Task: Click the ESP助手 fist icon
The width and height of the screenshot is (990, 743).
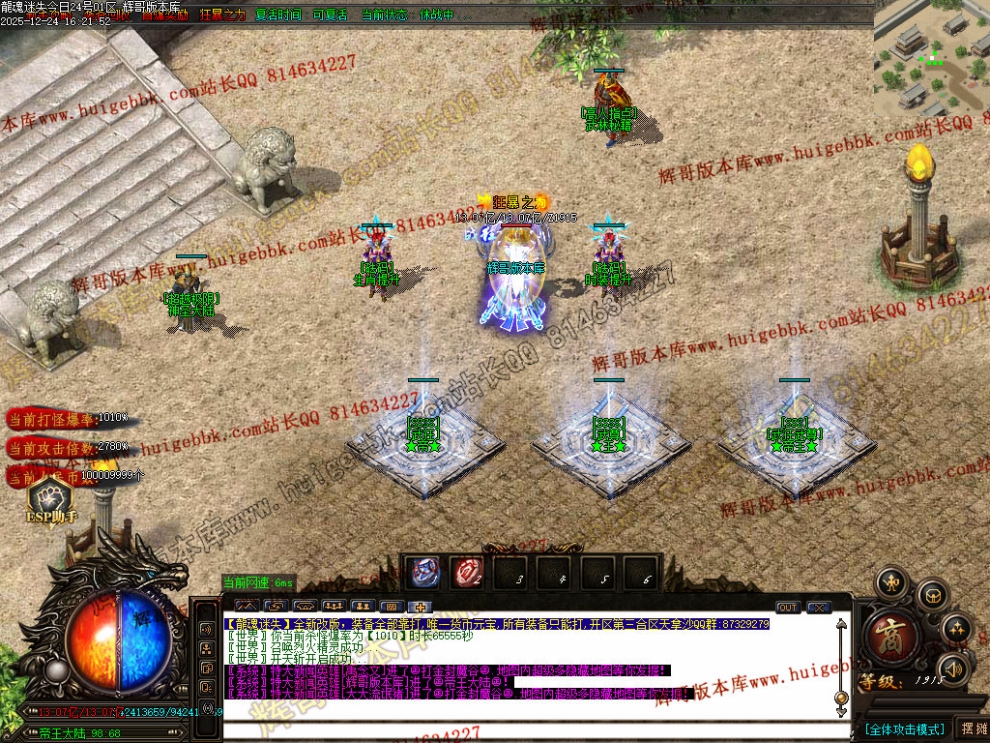Action: pos(50,498)
